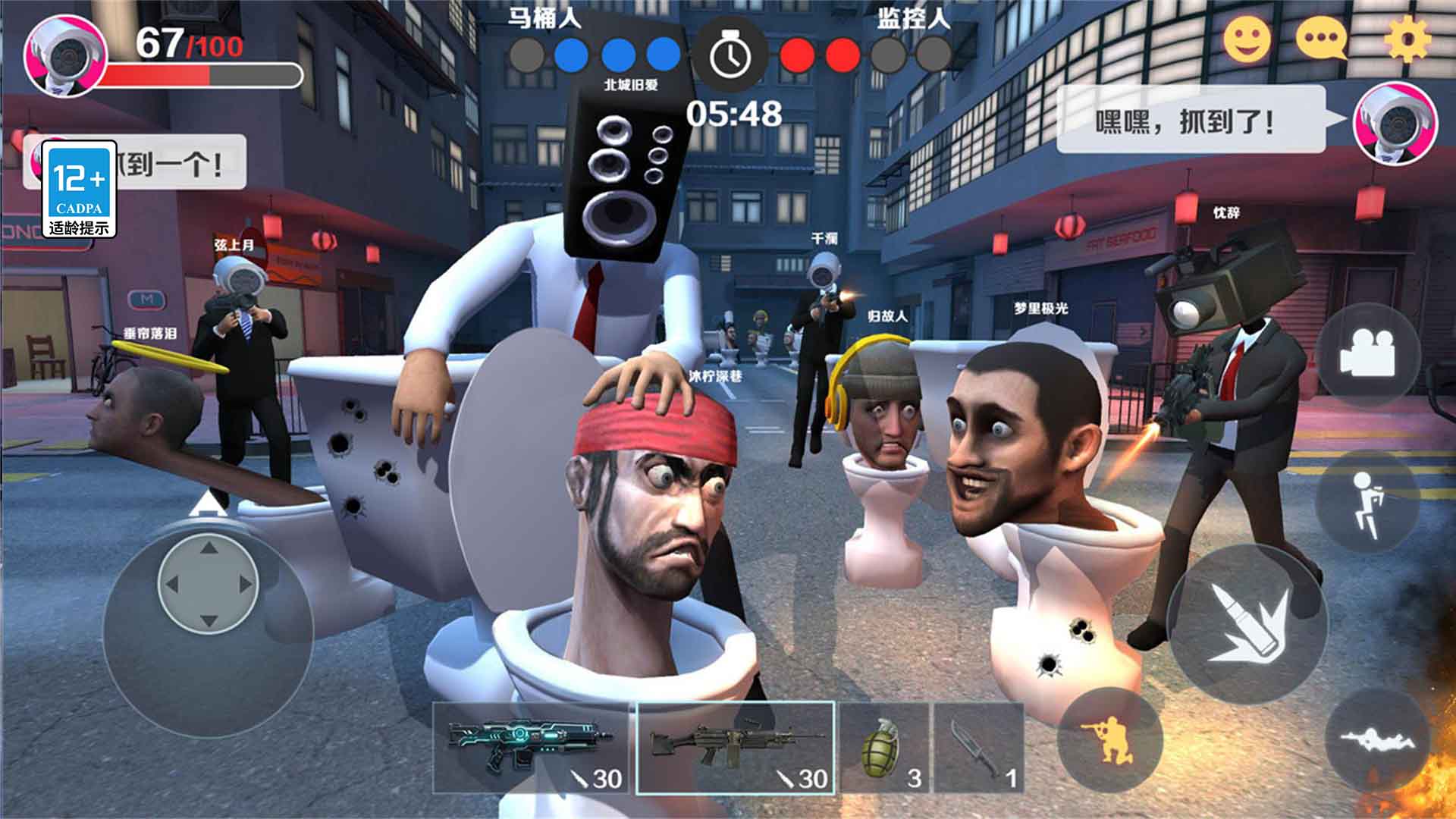The image size is (1456, 819).
Task: Tap the 嘿嘿，抓到了 chat bubble
Action: click(x=1191, y=121)
